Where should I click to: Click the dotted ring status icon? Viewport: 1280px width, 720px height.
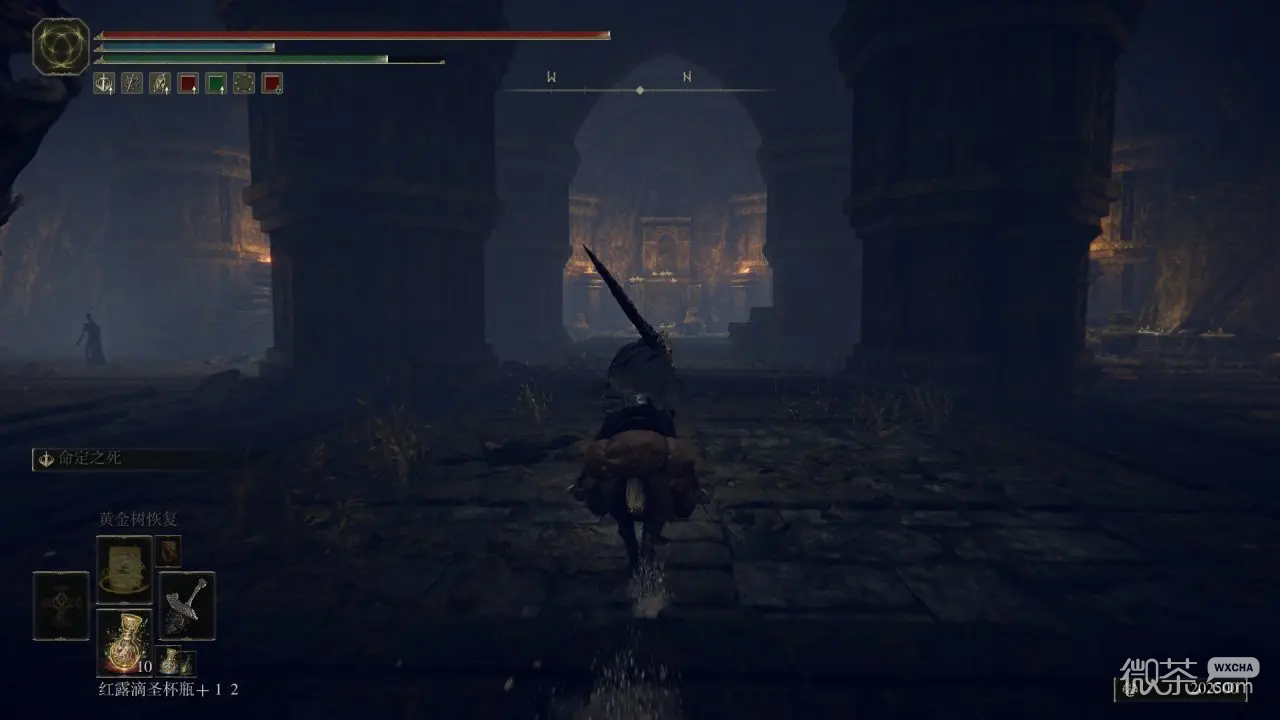(x=244, y=83)
